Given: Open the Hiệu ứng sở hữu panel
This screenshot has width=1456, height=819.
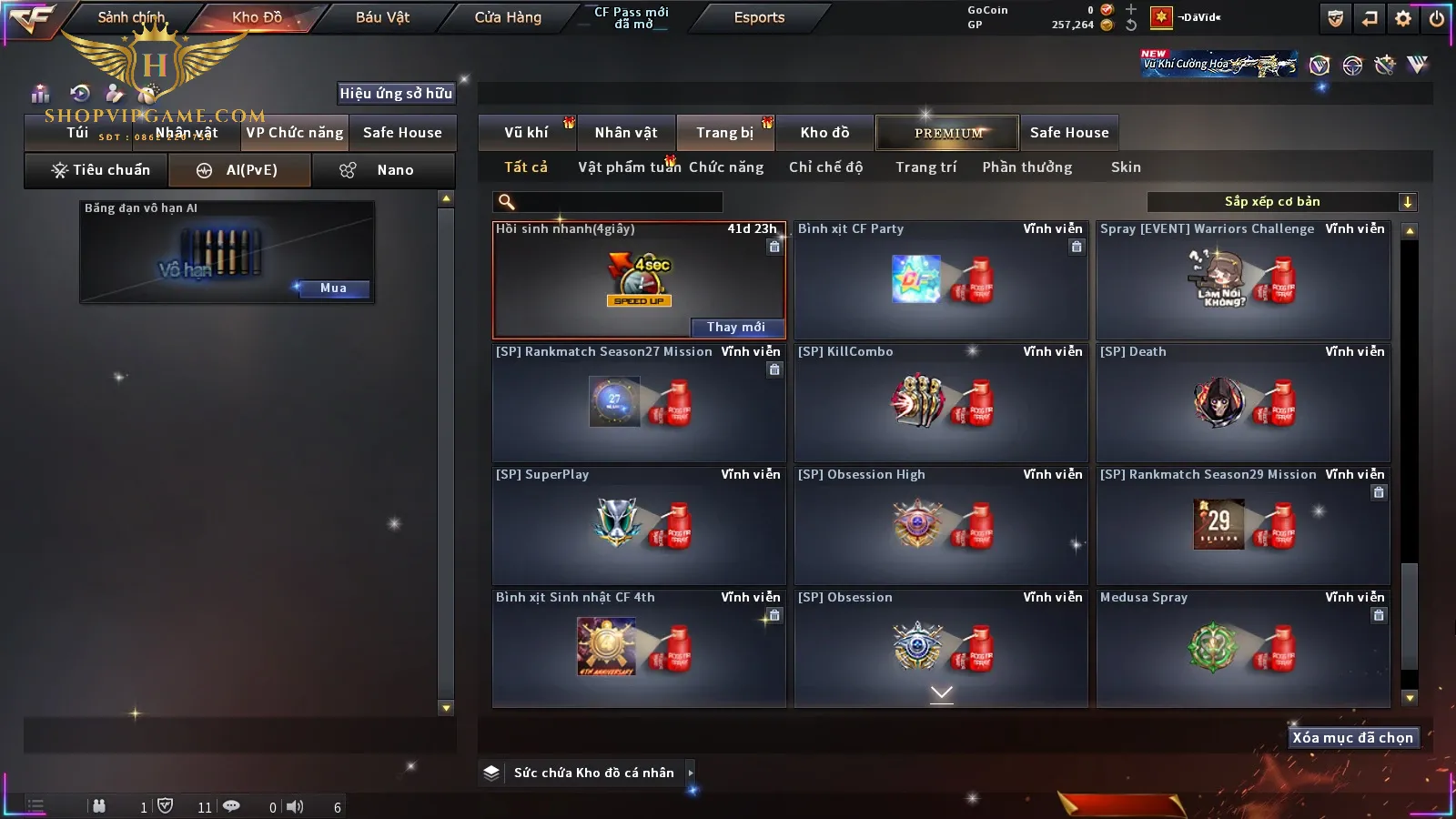Looking at the screenshot, I should [x=396, y=94].
